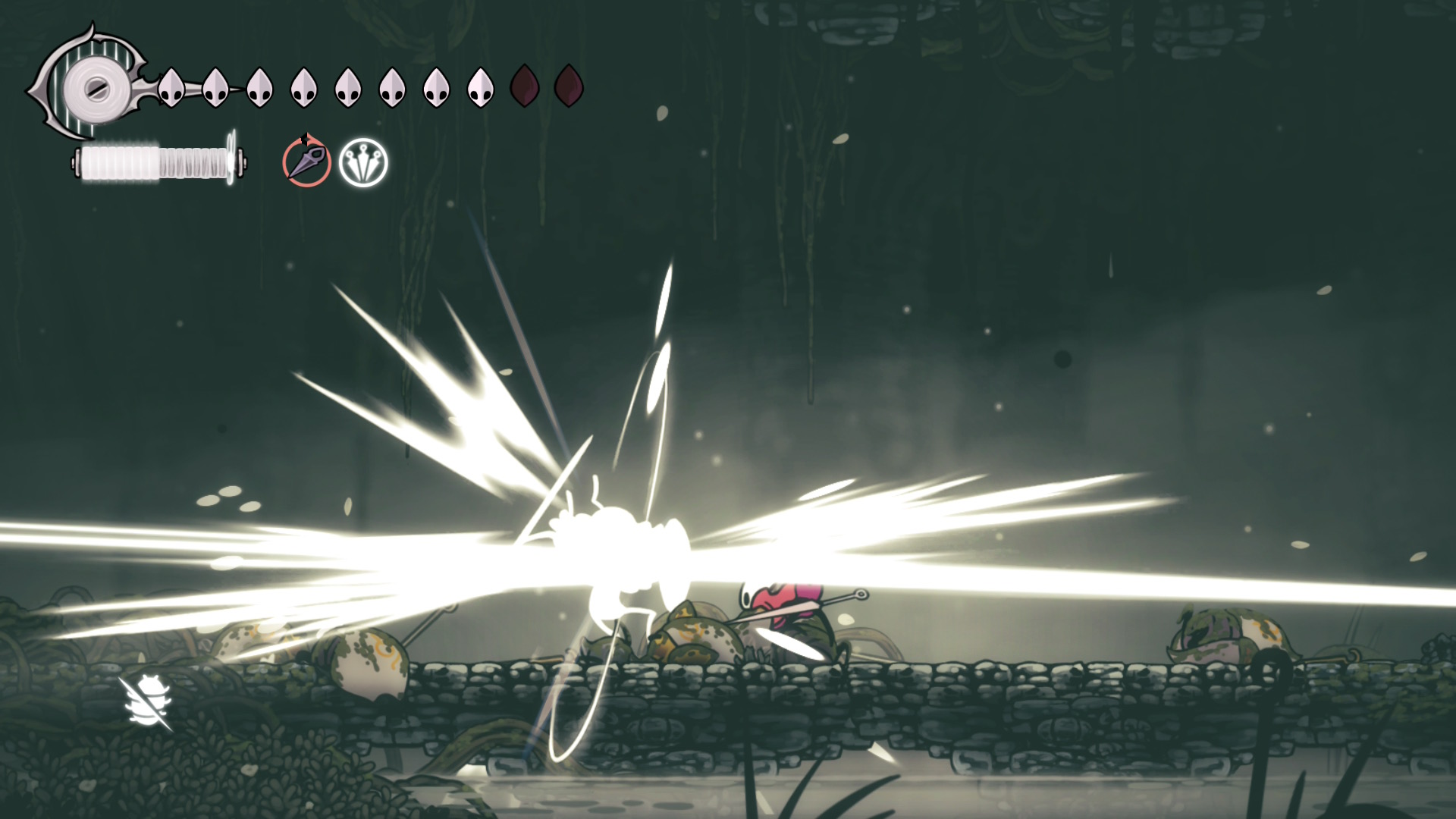Screen dimensions: 1456x819
Task: Activate the triple throwing knives tool
Action: pos(363,162)
